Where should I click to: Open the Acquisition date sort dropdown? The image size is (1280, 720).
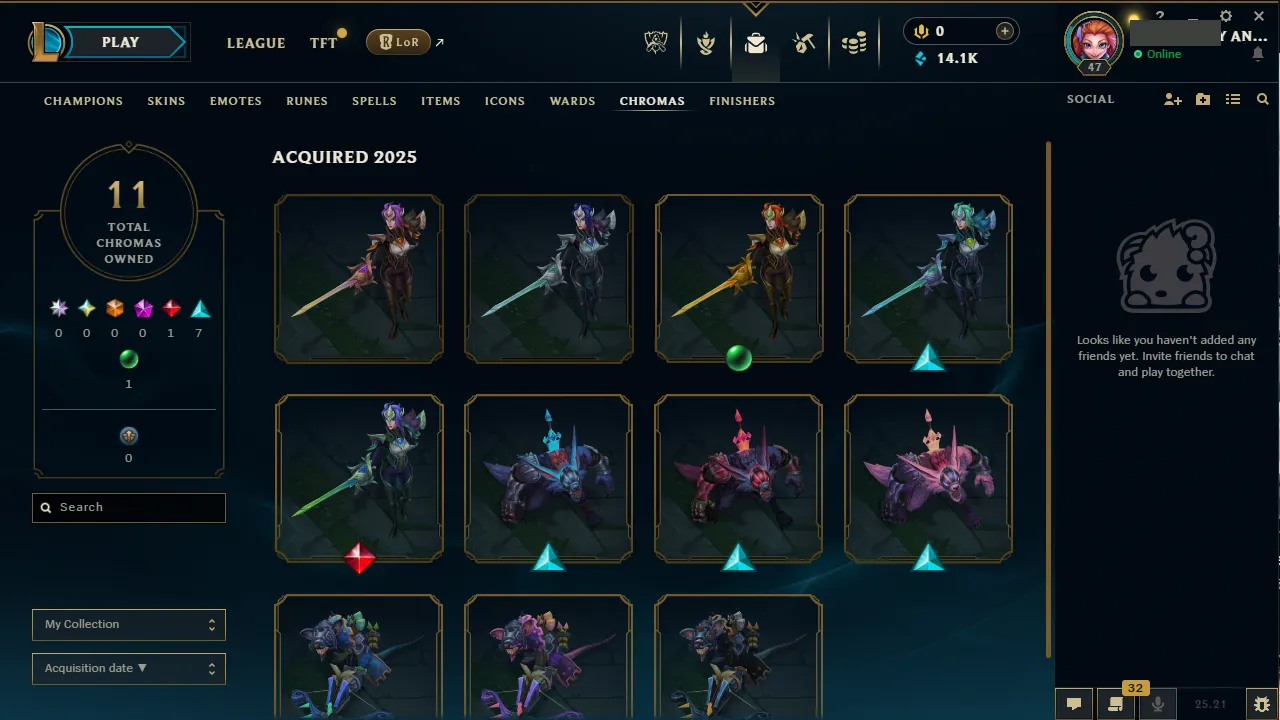pyautogui.click(x=128, y=668)
